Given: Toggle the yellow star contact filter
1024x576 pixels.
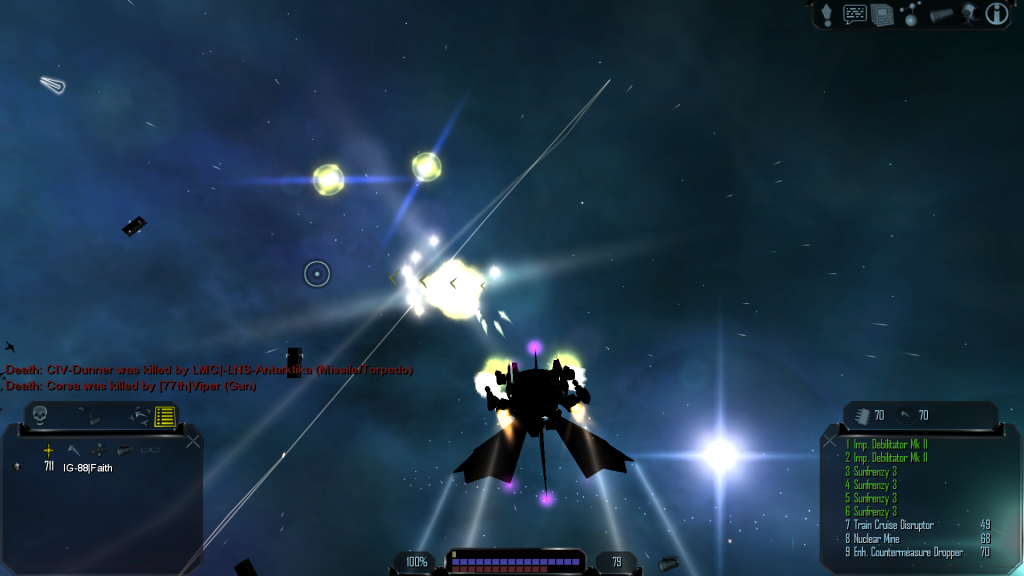Looking at the screenshot, I should [x=48, y=450].
